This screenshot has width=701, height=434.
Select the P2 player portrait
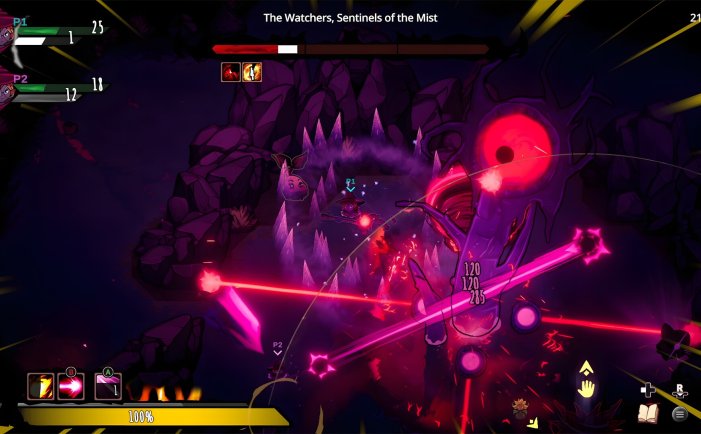(6, 91)
